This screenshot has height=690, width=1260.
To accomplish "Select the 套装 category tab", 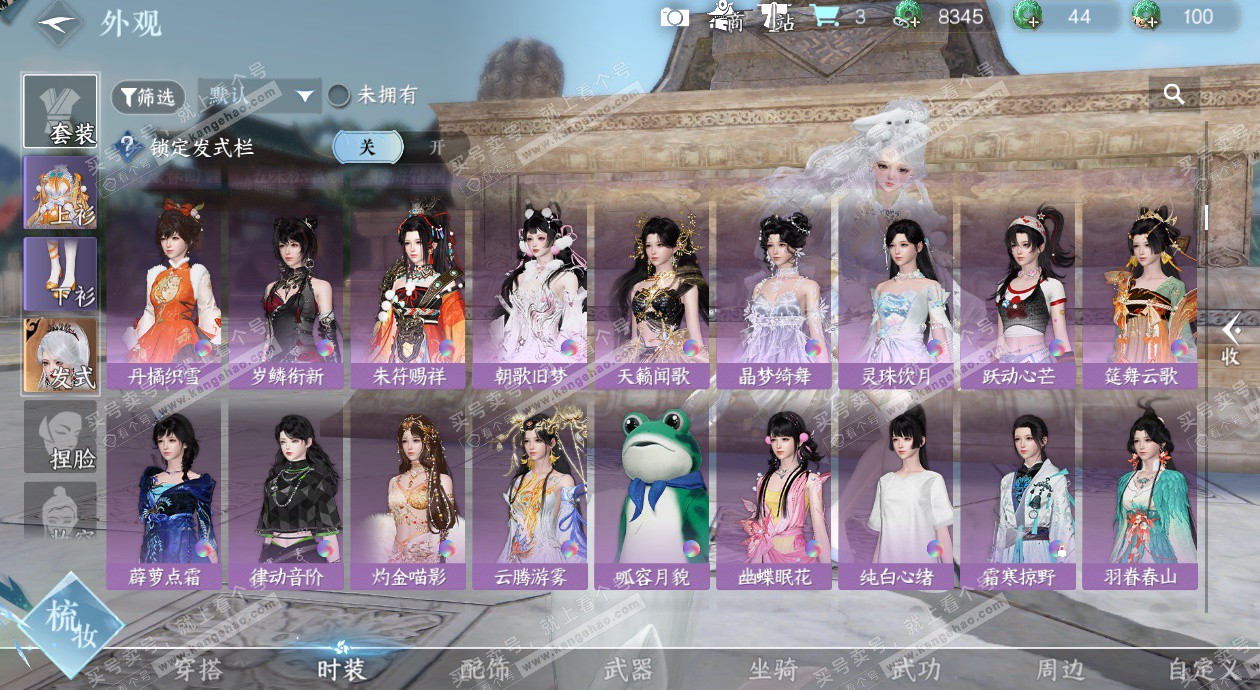I will pos(61,111).
